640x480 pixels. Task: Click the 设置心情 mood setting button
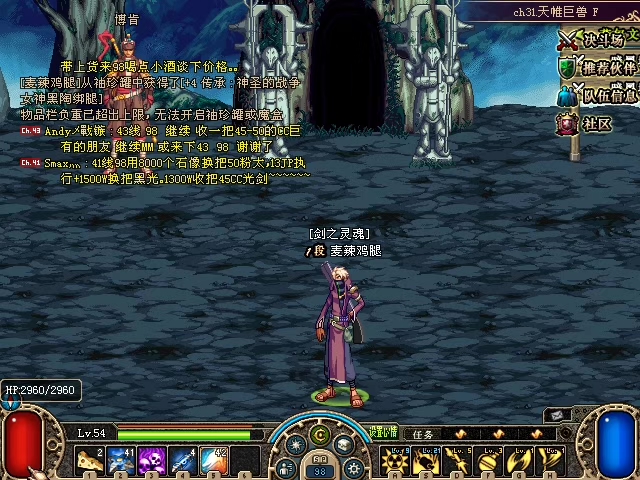coord(383,432)
